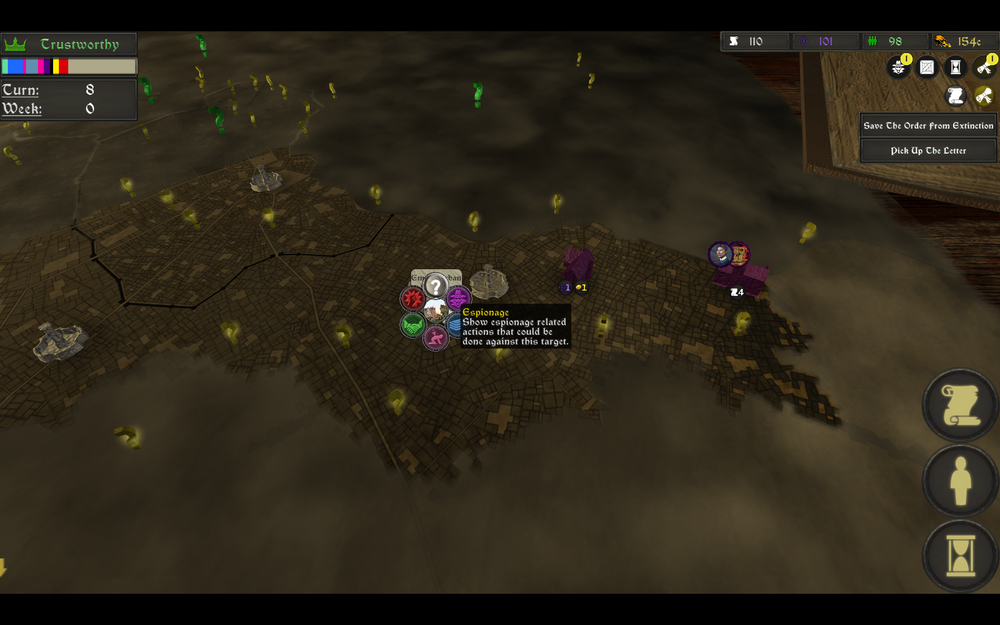Open the large character silhouette button
Screen dimensions: 1000x625
[960, 483]
